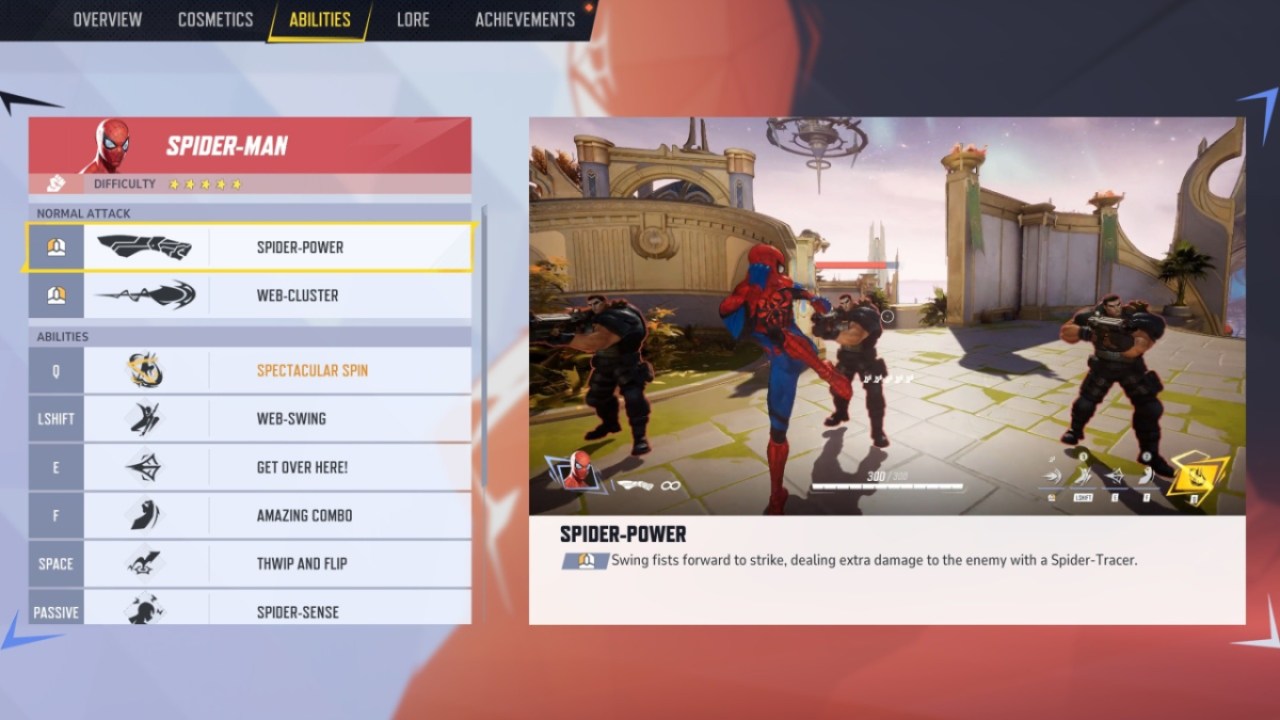Switch to the Lore tab

(412, 19)
